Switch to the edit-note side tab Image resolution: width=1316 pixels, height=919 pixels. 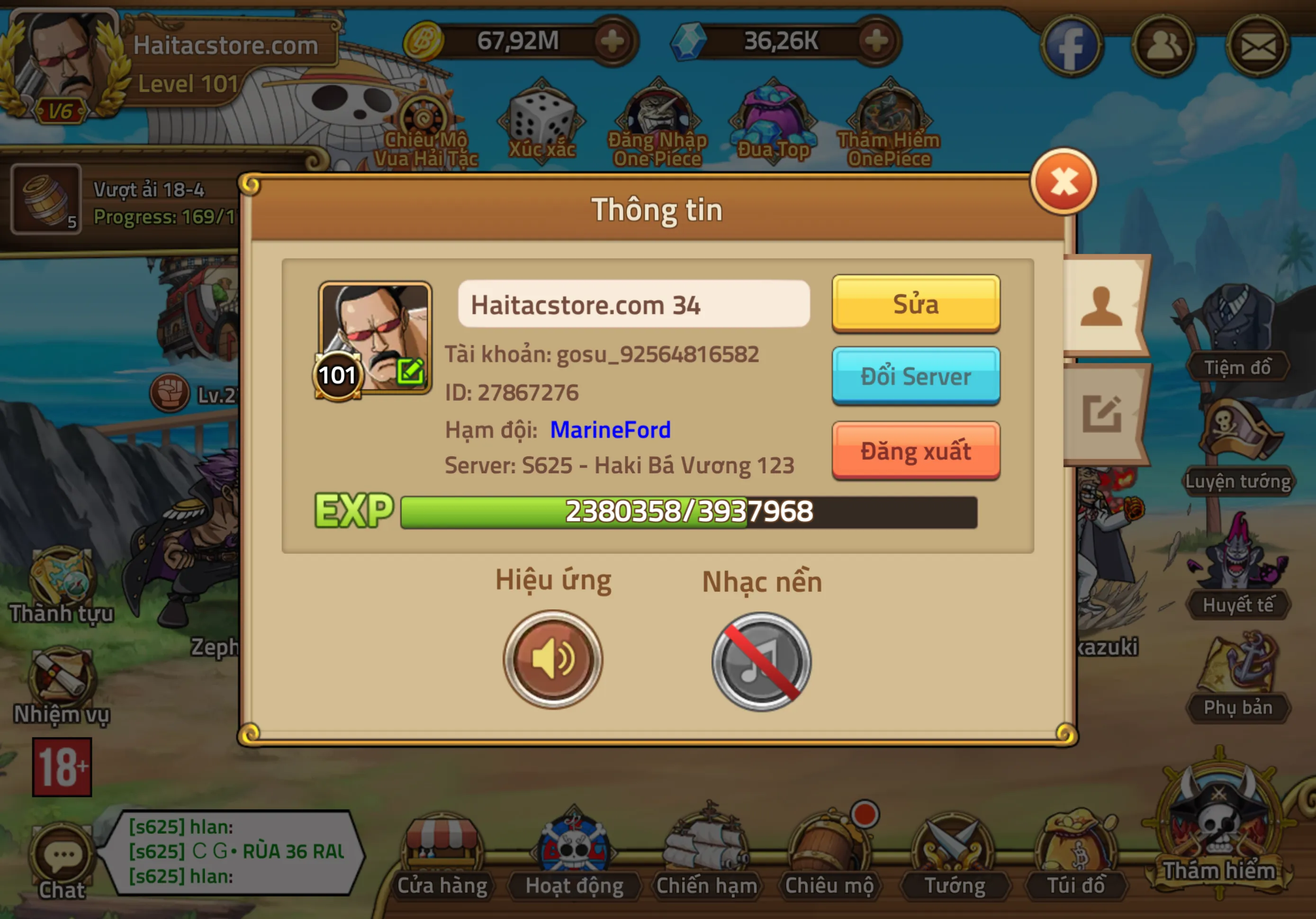pos(1101,414)
